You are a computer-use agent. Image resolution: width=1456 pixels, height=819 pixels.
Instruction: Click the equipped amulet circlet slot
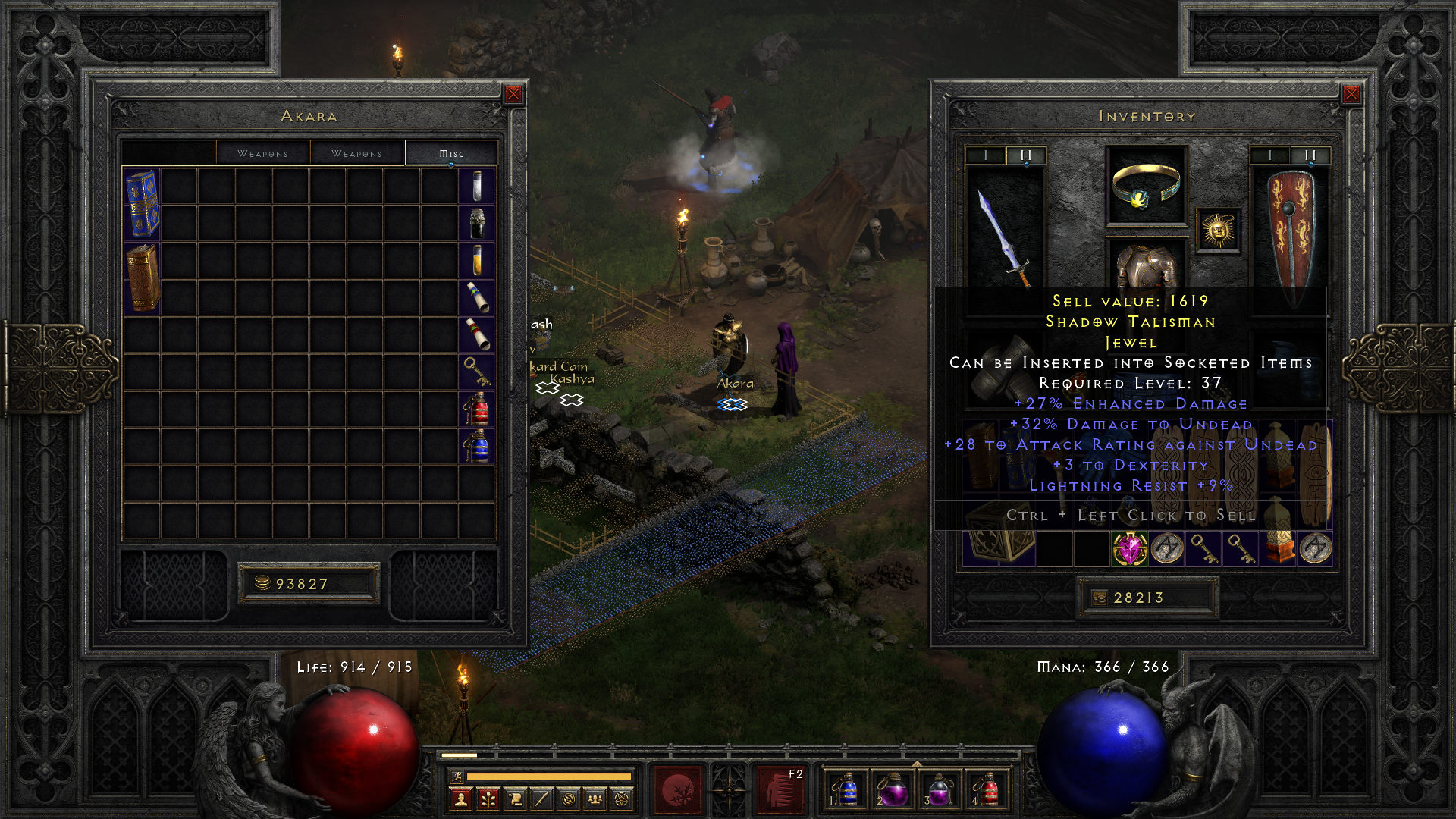point(1146,186)
